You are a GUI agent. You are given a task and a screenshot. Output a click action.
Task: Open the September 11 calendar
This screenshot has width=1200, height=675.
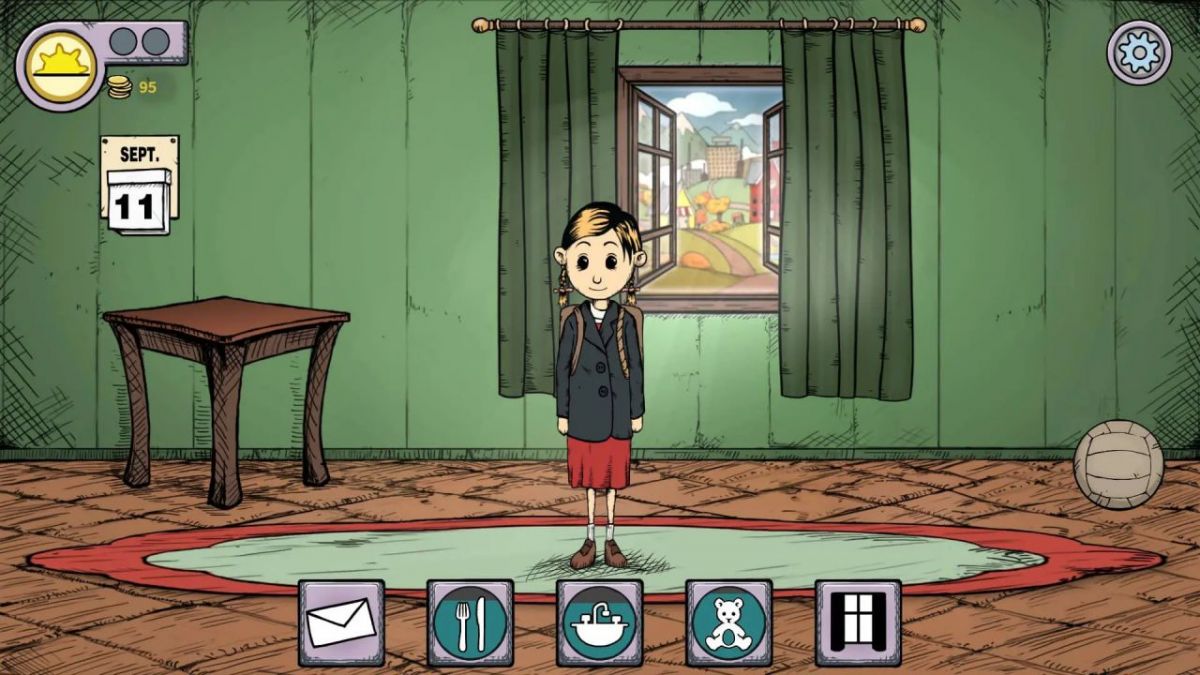[x=139, y=187]
